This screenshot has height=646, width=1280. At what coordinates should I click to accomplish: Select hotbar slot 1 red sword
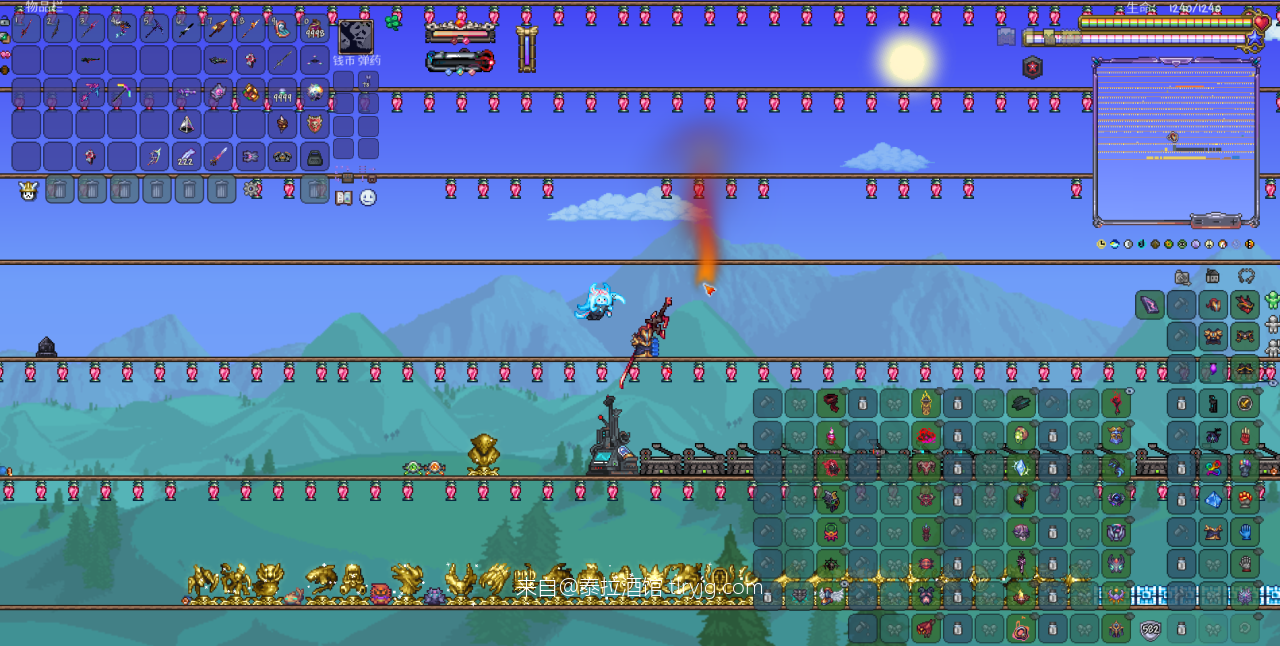26,29
